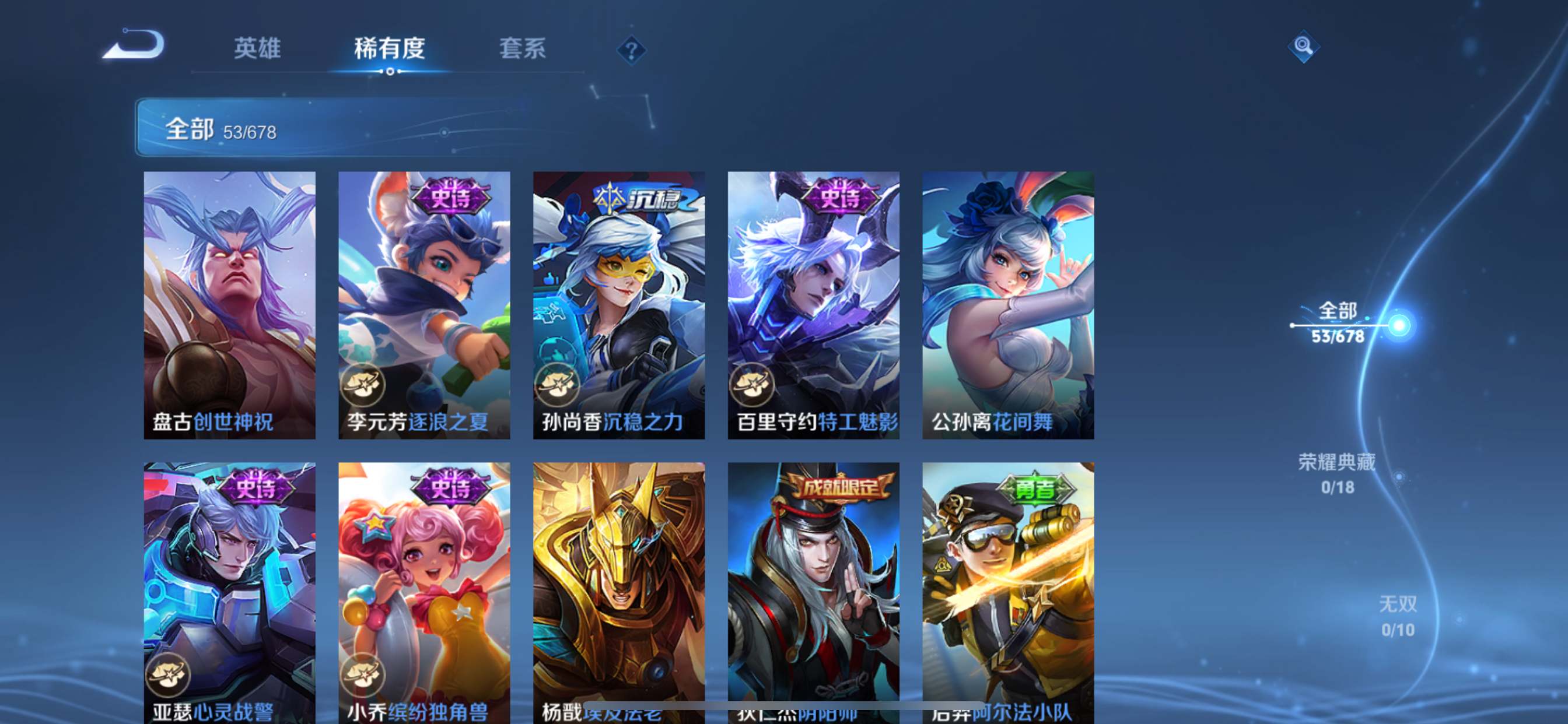This screenshot has width=1568, height=724.
Task: Filter by 荣耀典藏 rarity
Action: [x=1338, y=473]
